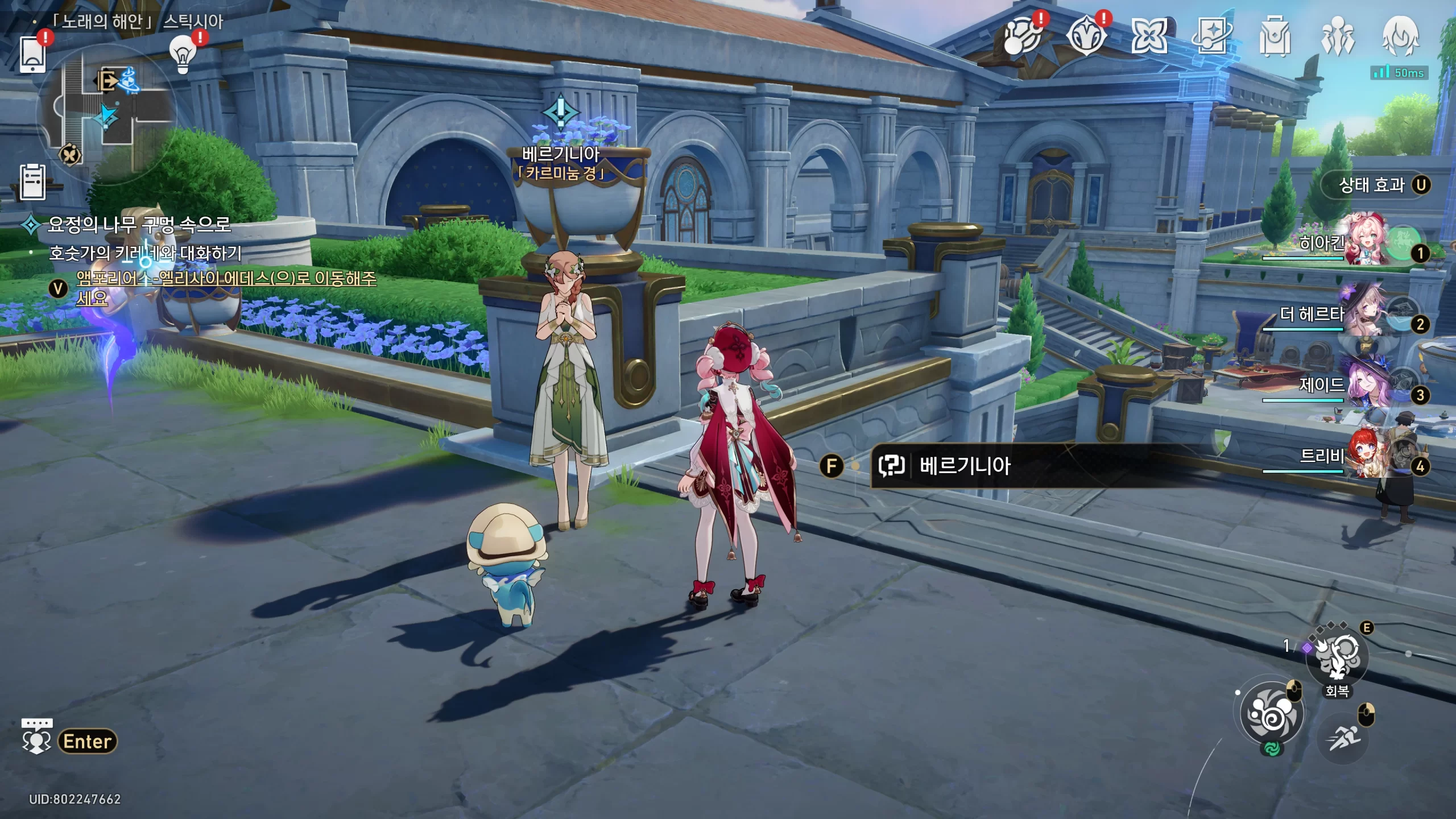
Task: Open the clipboard mission log icon
Action: [32, 183]
